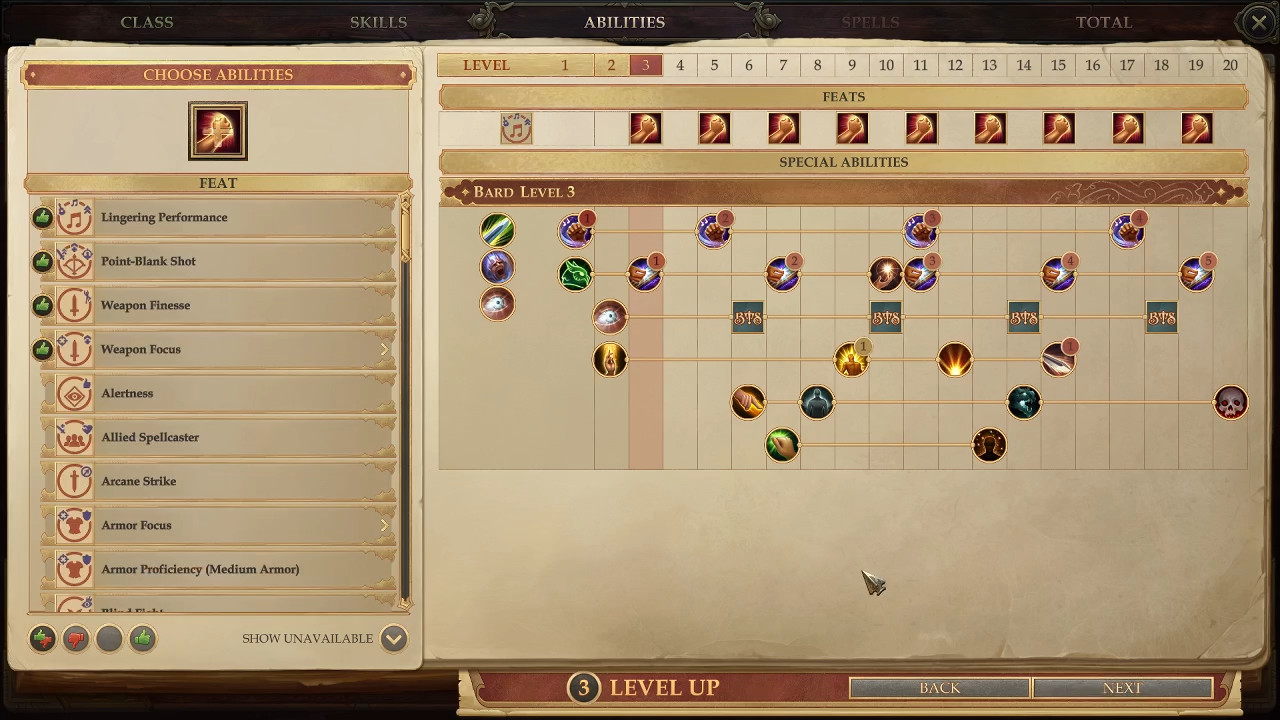The width and height of the screenshot is (1280, 720).
Task: Proceed with the Next button
Action: point(1122,688)
